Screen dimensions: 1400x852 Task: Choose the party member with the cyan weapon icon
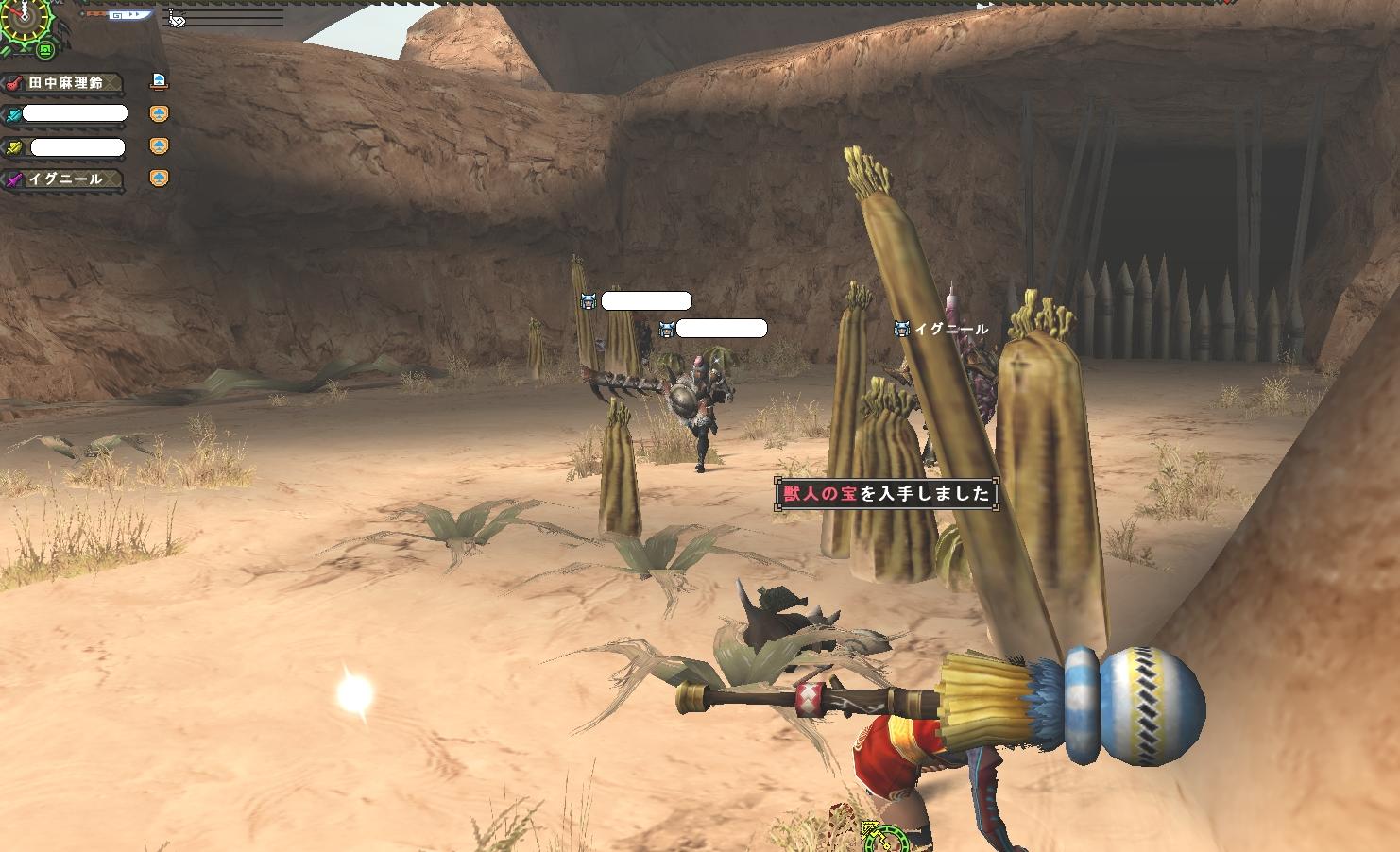64,114
